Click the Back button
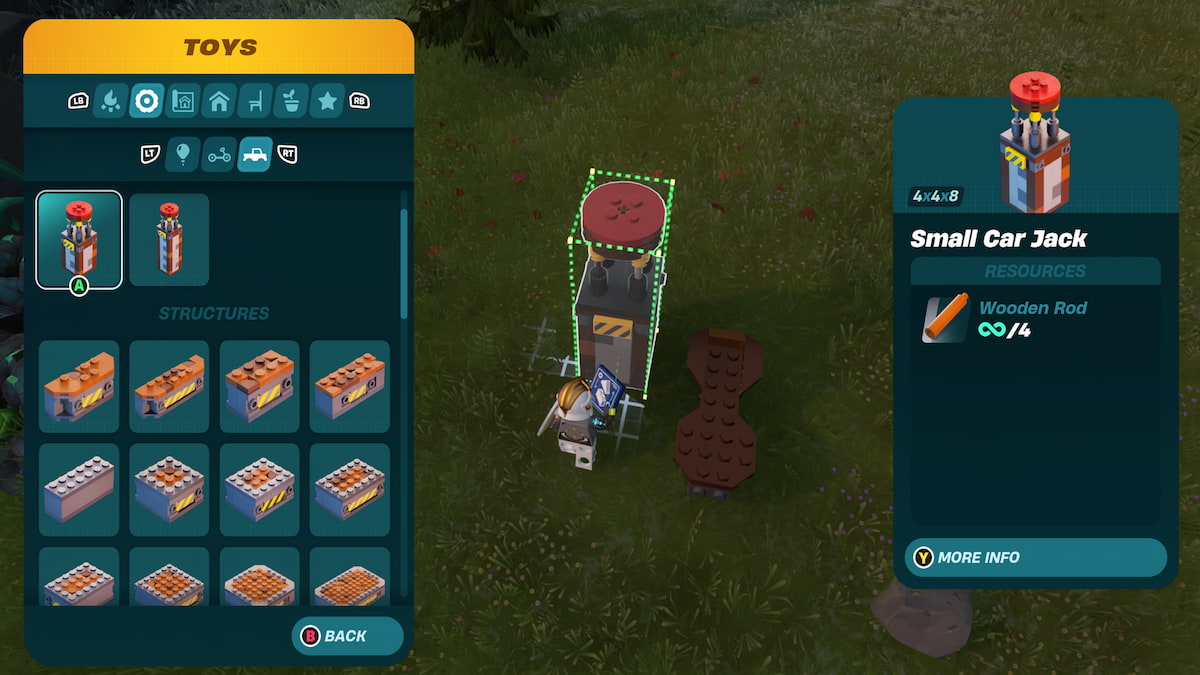The image size is (1200, 675). click(346, 636)
